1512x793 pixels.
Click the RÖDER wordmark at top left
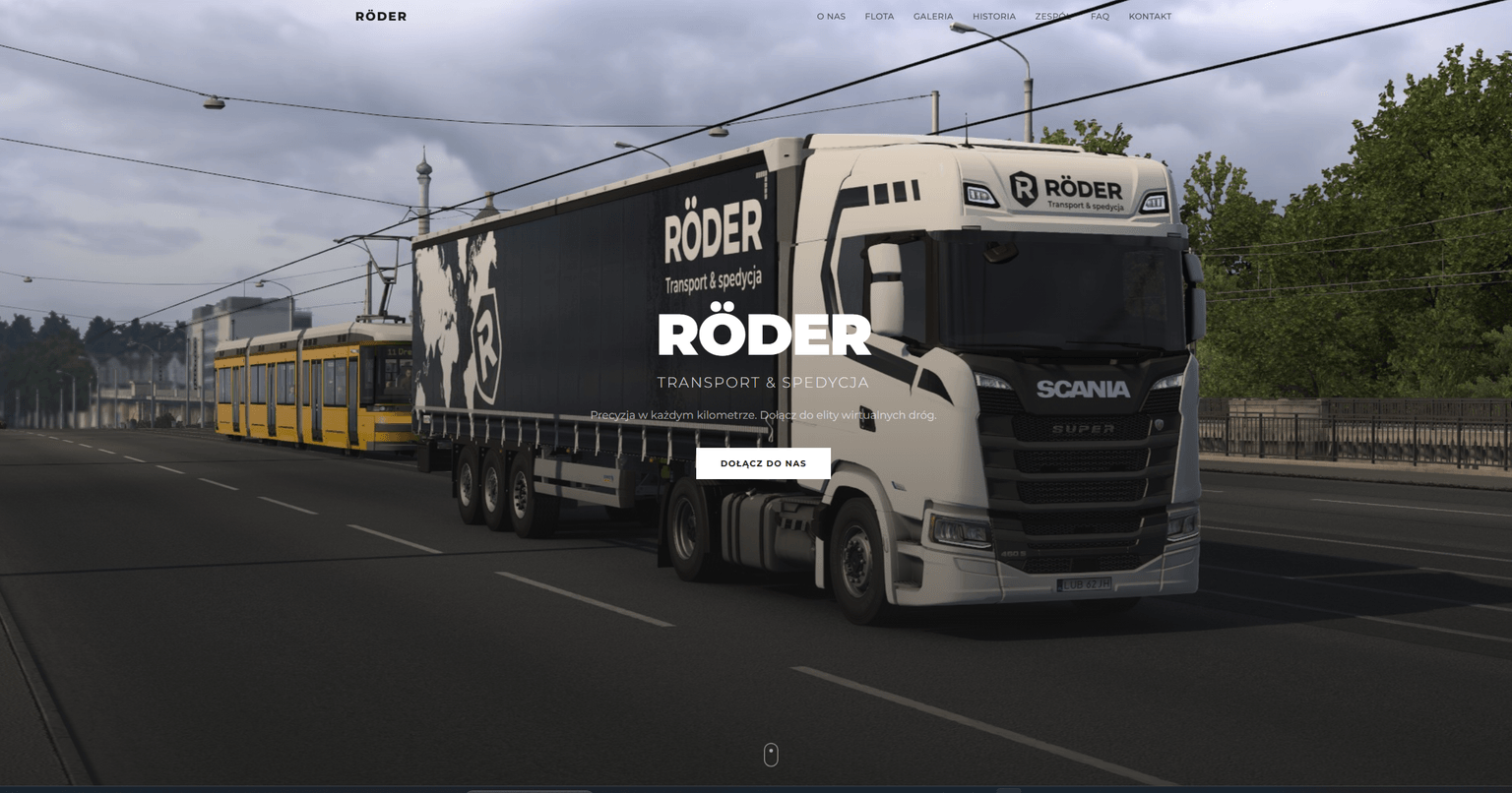(x=380, y=16)
